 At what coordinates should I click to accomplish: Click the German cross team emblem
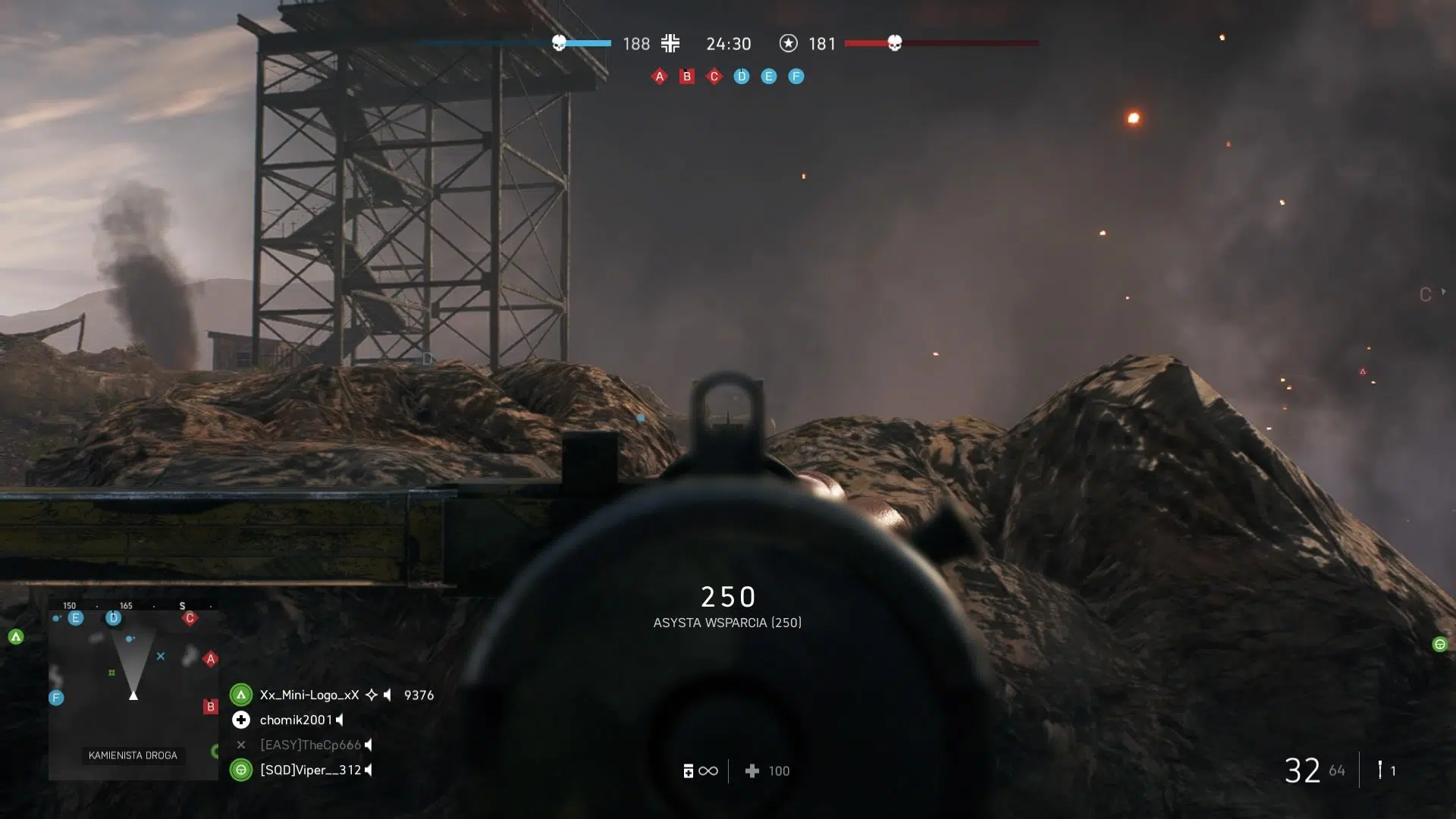(x=670, y=43)
